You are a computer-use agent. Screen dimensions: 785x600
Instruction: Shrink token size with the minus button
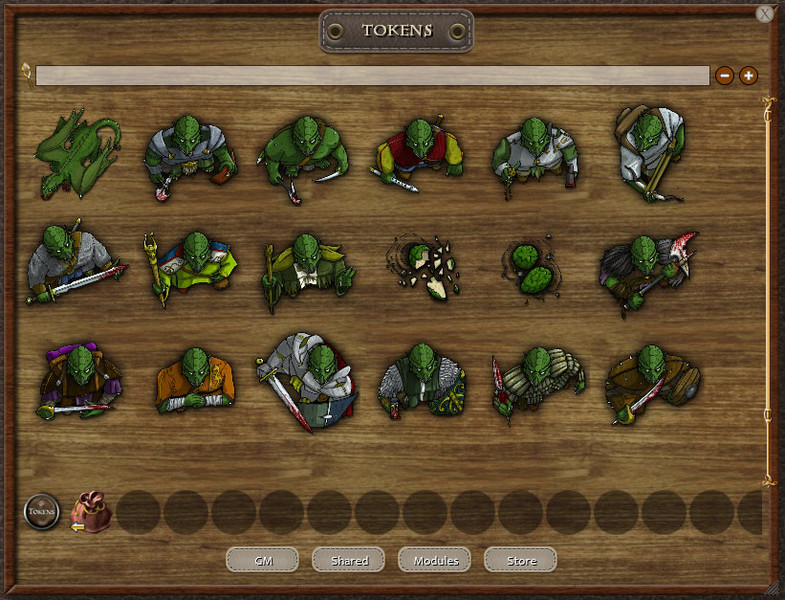(724, 75)
